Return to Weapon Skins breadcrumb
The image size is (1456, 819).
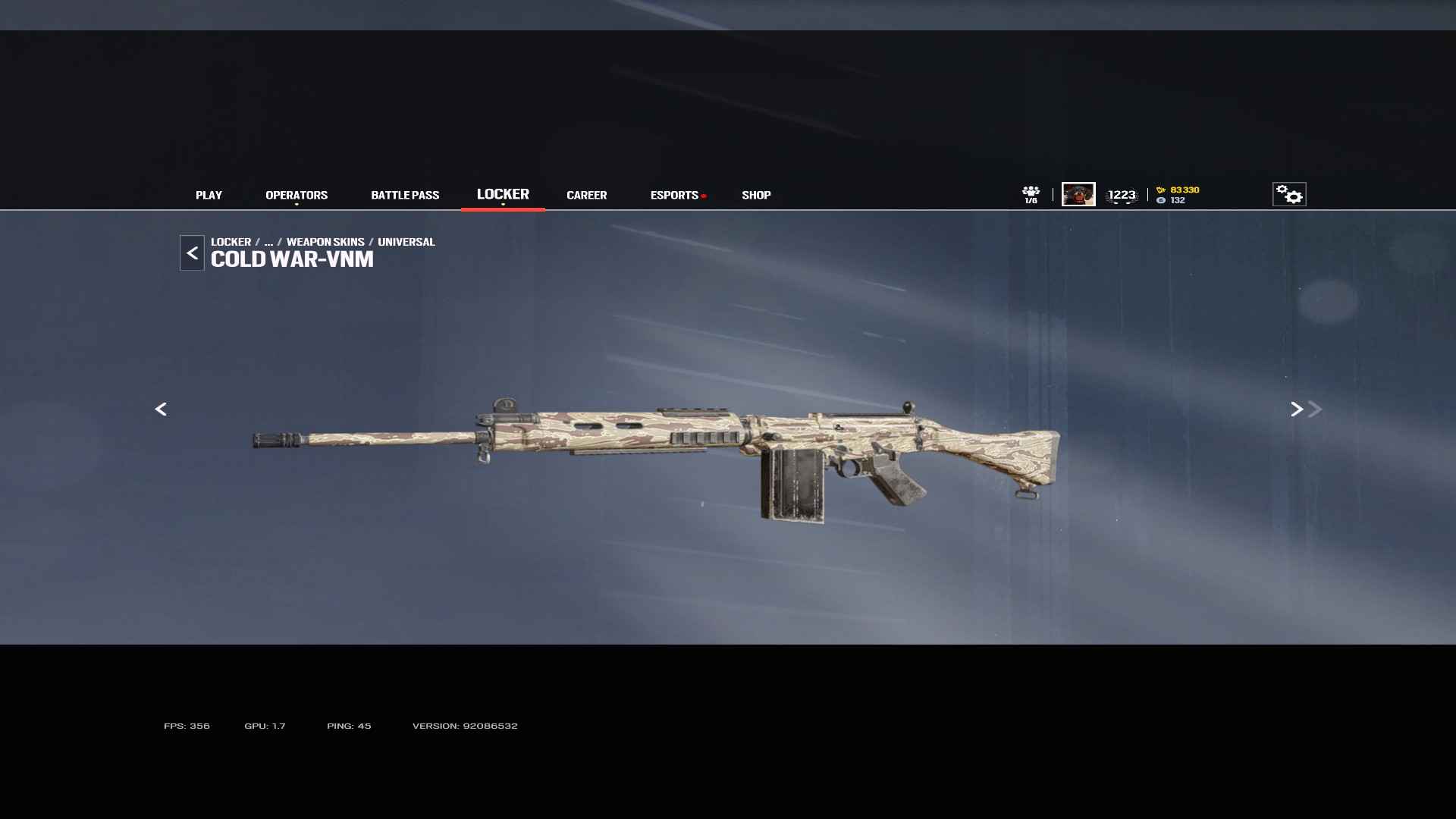325,242
